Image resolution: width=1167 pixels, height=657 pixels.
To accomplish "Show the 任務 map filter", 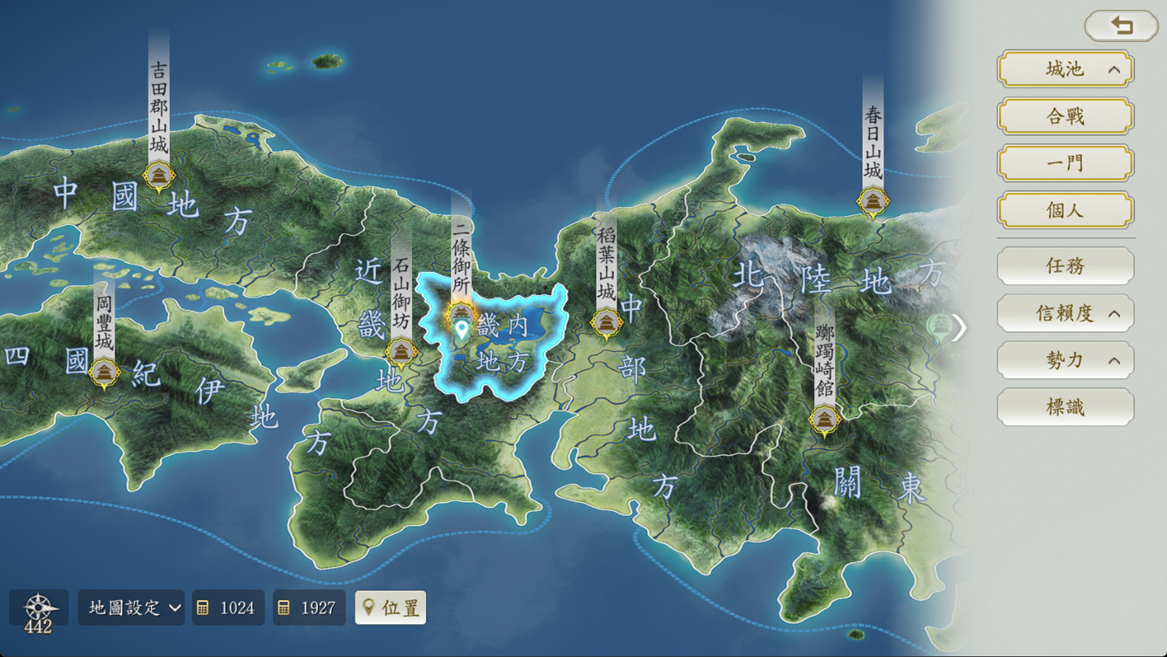I will click(x=1065, y=266).
